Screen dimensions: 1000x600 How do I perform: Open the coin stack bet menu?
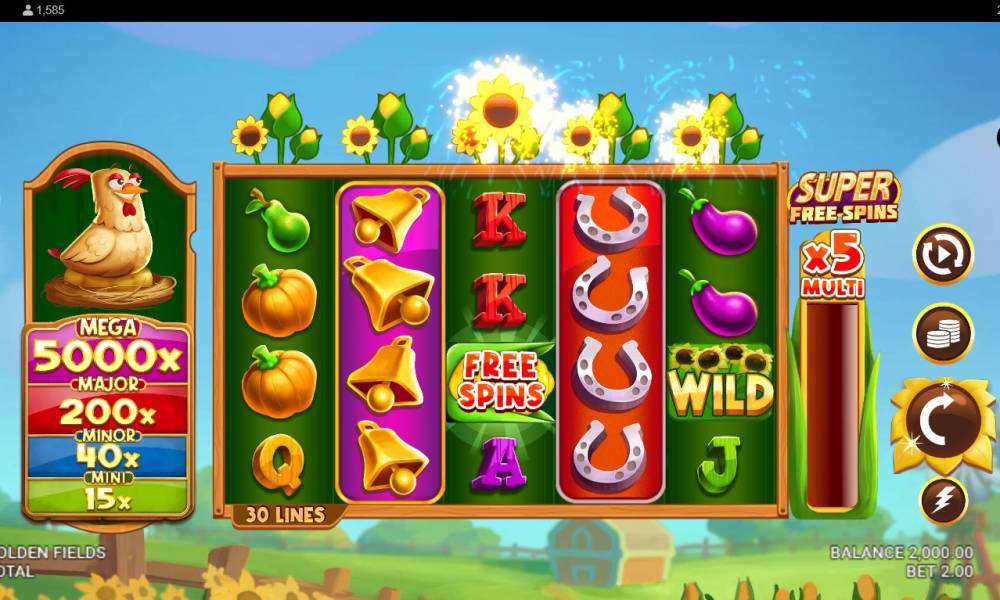[x=942, y=333]
